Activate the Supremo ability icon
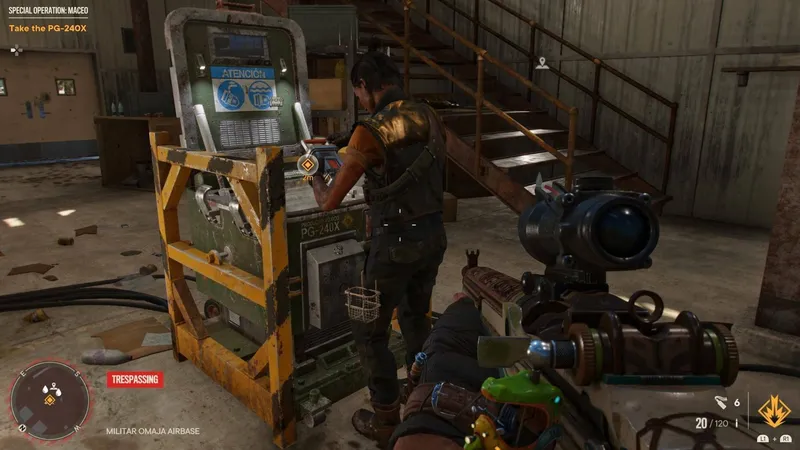Viewport: 800px width, 450px height. point(772,411)
